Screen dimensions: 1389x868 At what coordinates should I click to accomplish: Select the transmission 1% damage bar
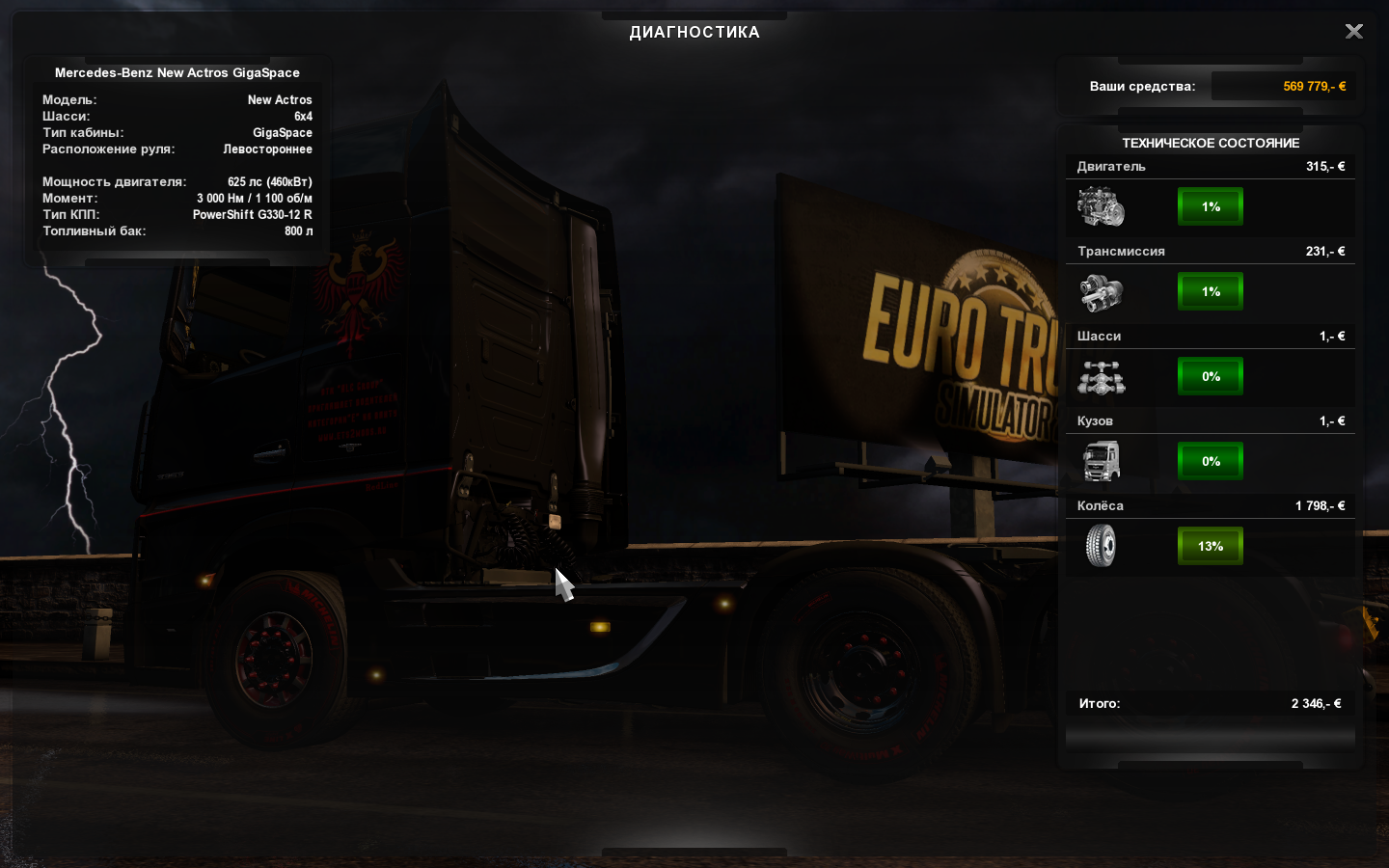coord(1211,291)
